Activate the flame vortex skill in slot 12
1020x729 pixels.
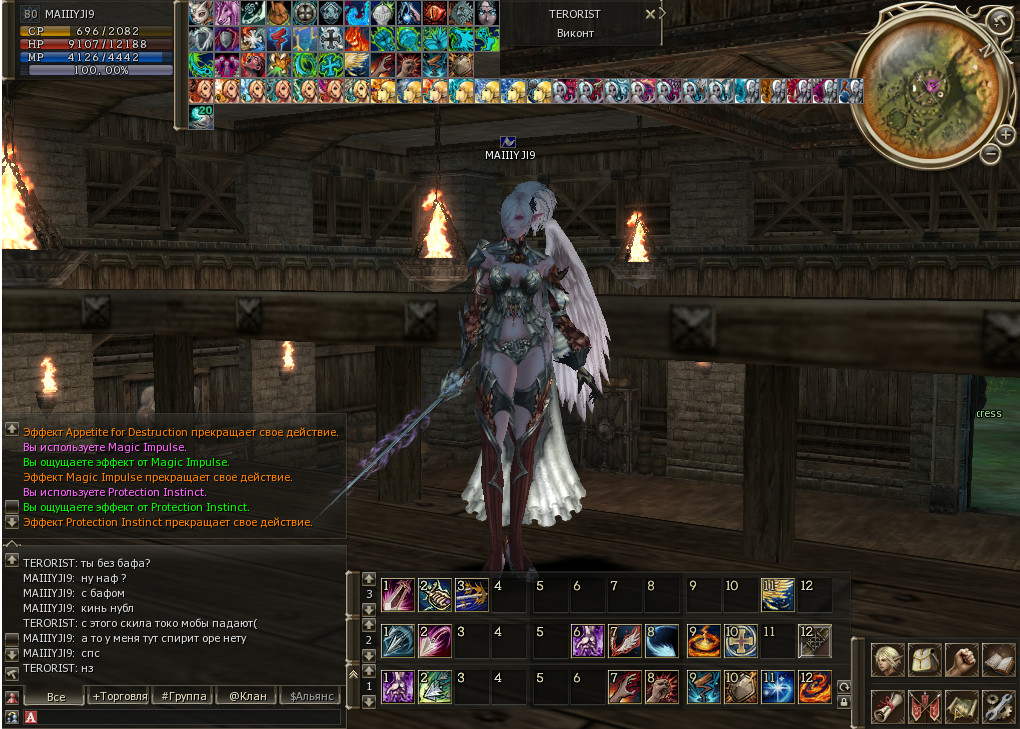click(x=814, y=686)
